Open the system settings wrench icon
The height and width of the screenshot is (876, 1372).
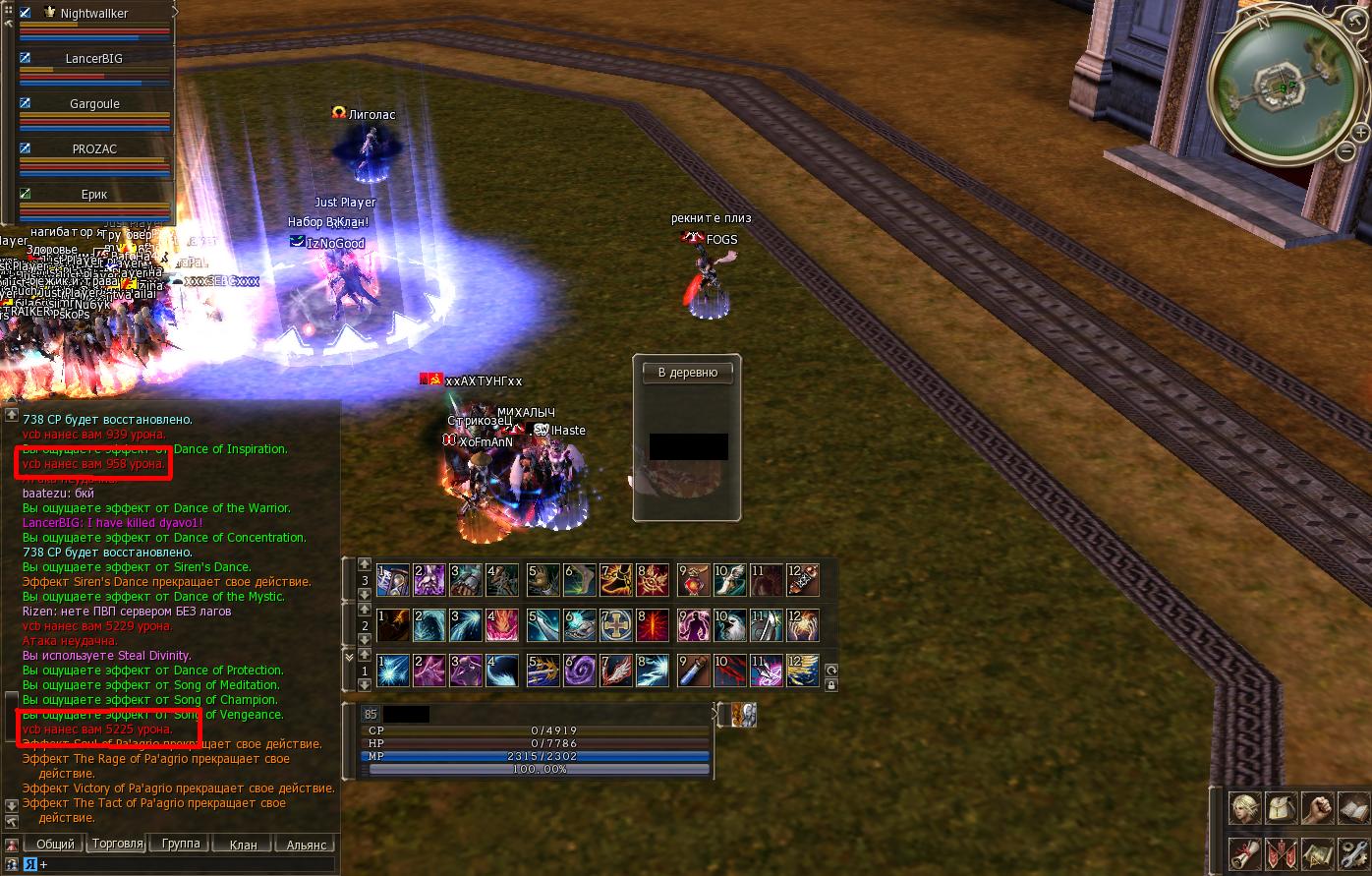(x=1353, y=852)
